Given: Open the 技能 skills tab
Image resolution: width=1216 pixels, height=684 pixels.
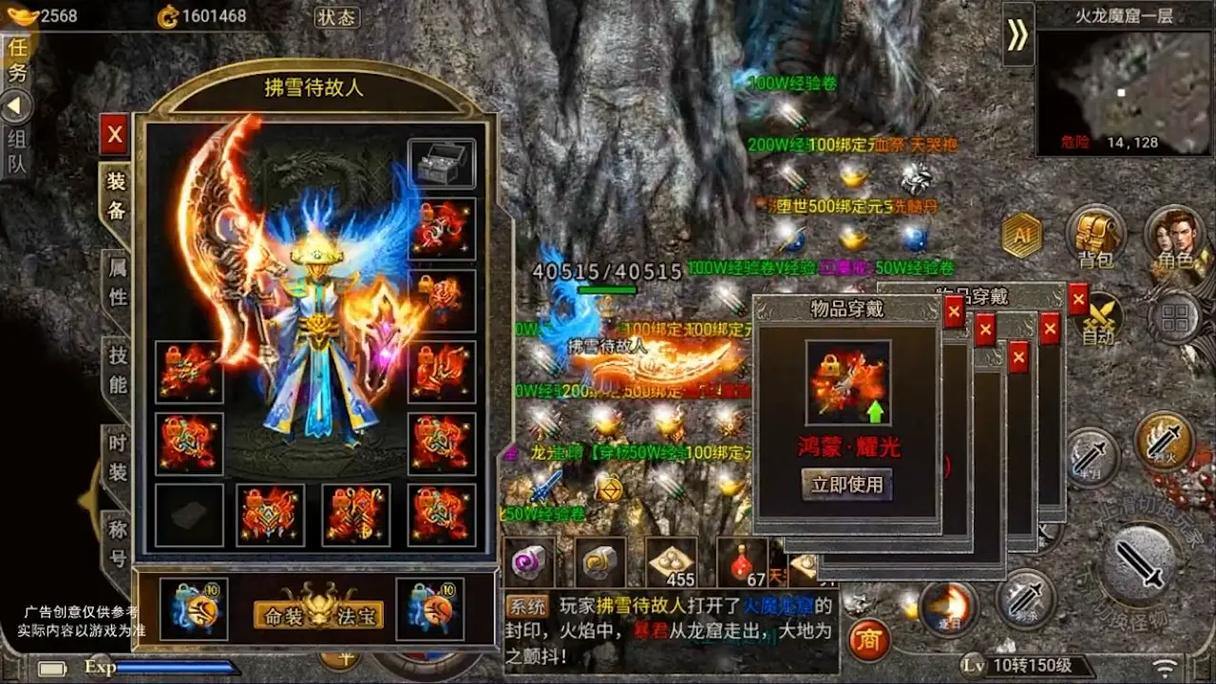Looking at the screenshot, I should 117,370.
